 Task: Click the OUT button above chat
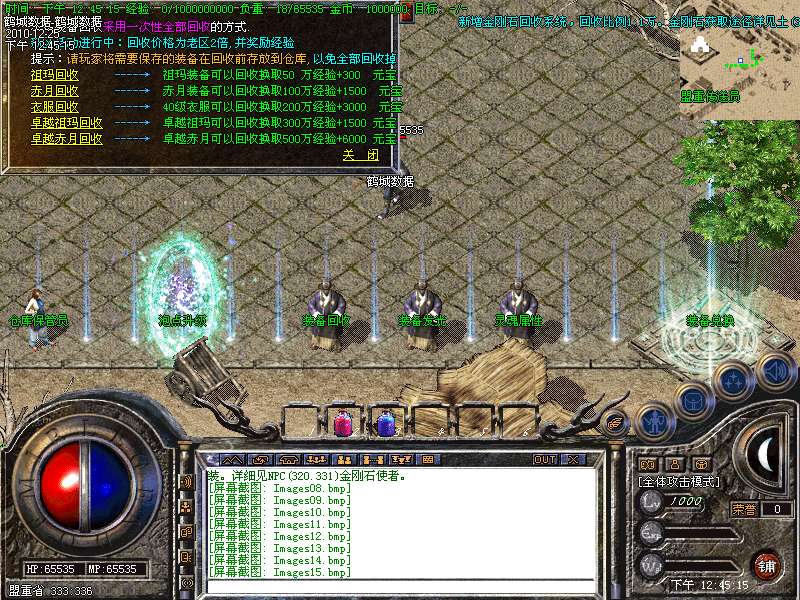545,459
